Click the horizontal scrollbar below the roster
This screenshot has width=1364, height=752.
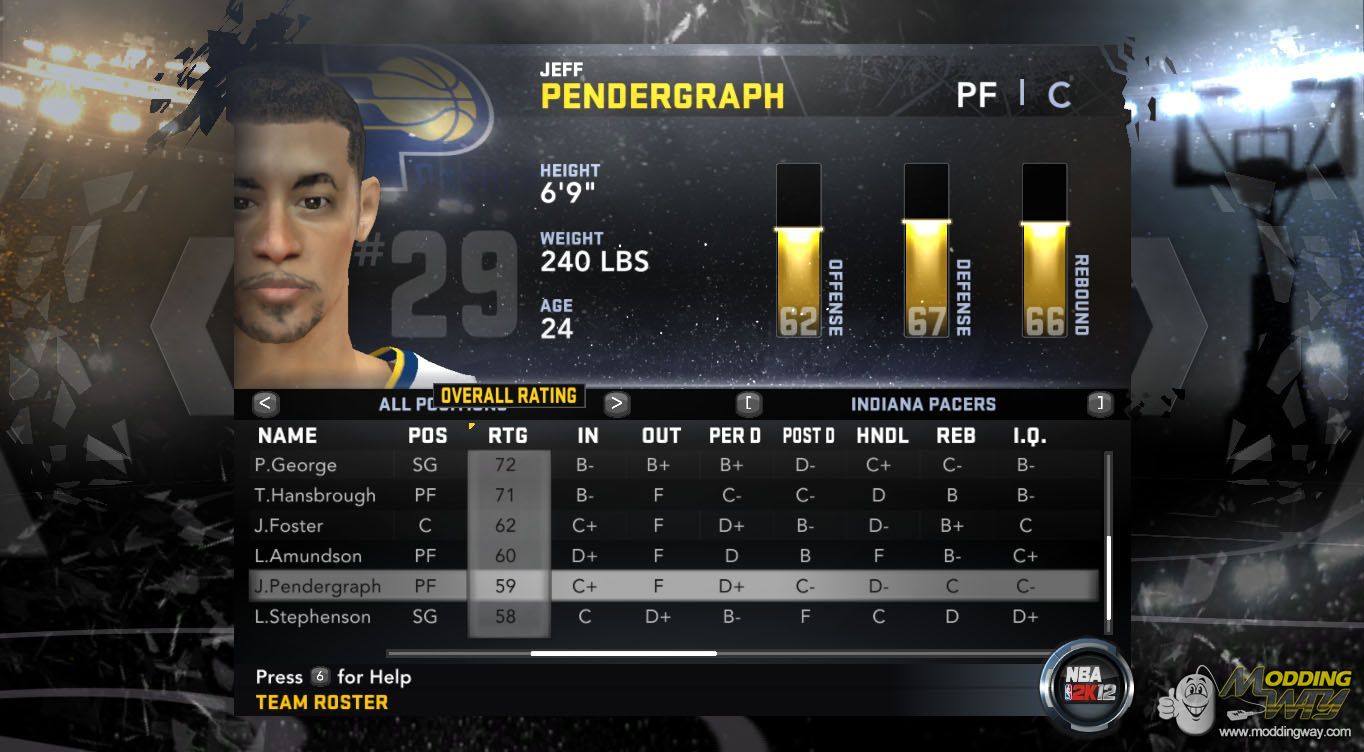tap(623, 653)
